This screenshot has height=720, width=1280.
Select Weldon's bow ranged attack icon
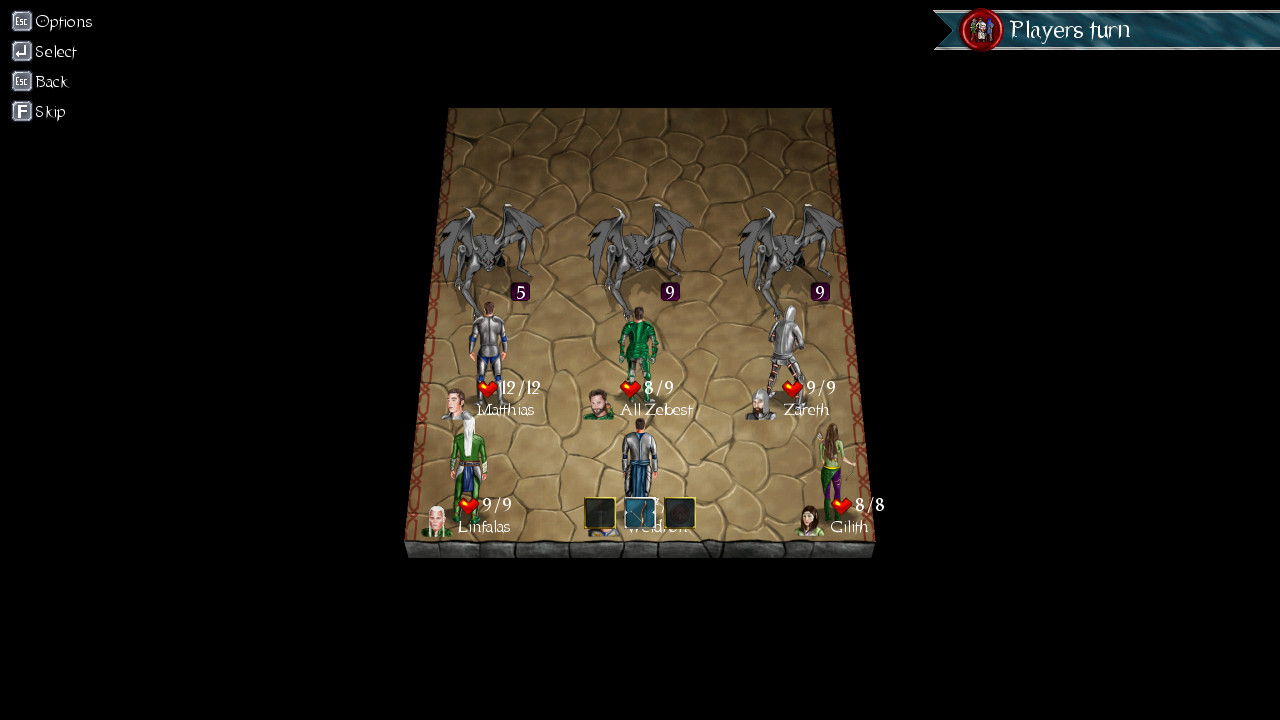(x=640, y=512)
